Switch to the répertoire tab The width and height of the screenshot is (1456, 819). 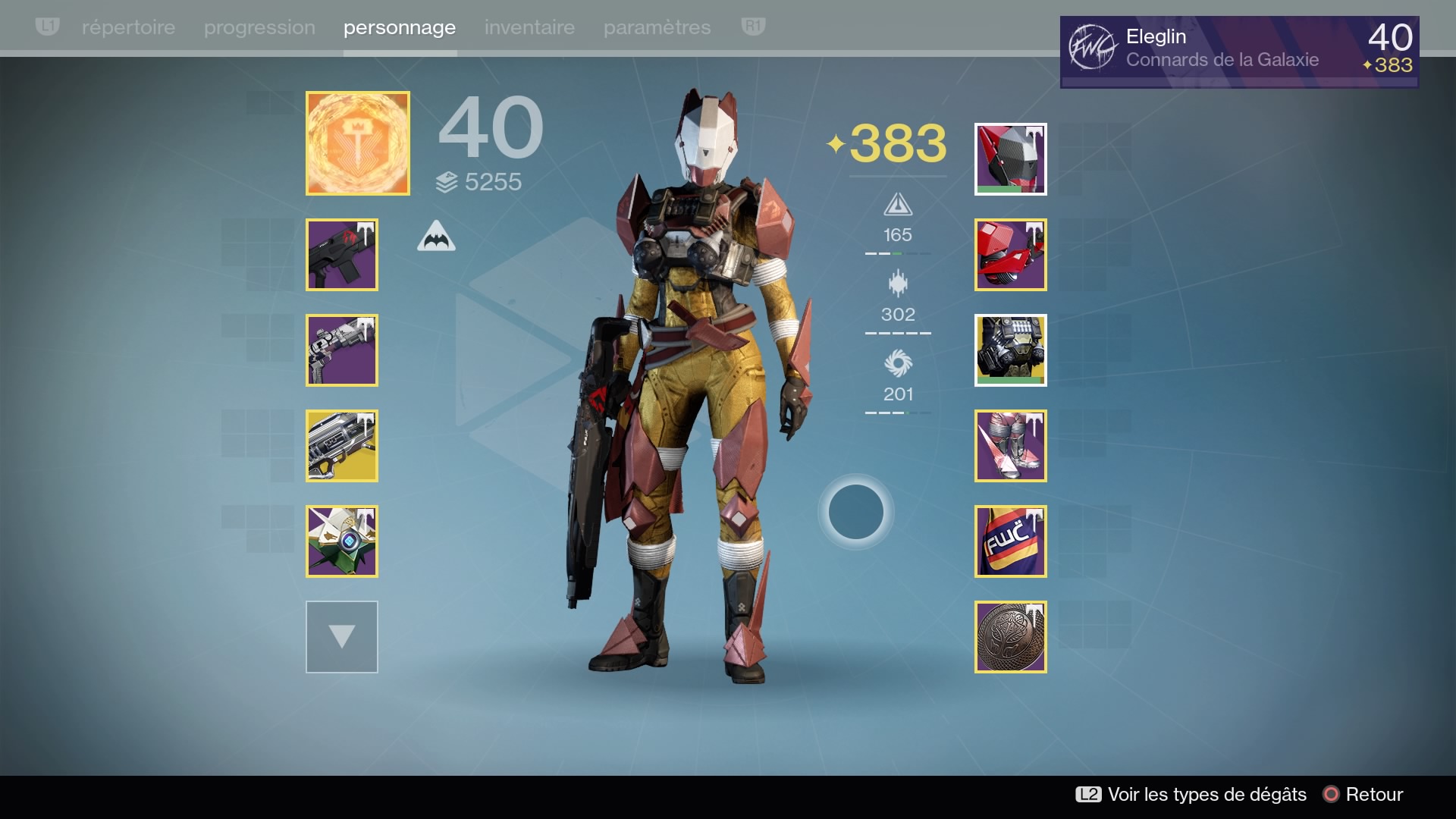click(128, 27)
